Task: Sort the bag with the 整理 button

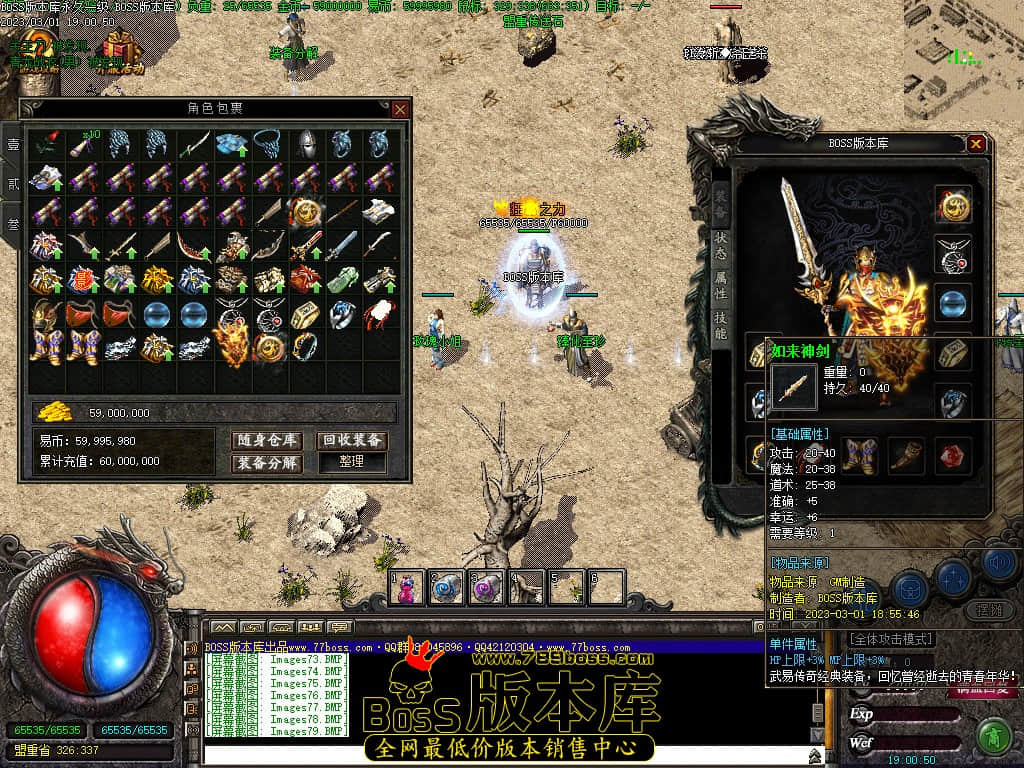Action: pyautogui.click(x=352, y=463)
